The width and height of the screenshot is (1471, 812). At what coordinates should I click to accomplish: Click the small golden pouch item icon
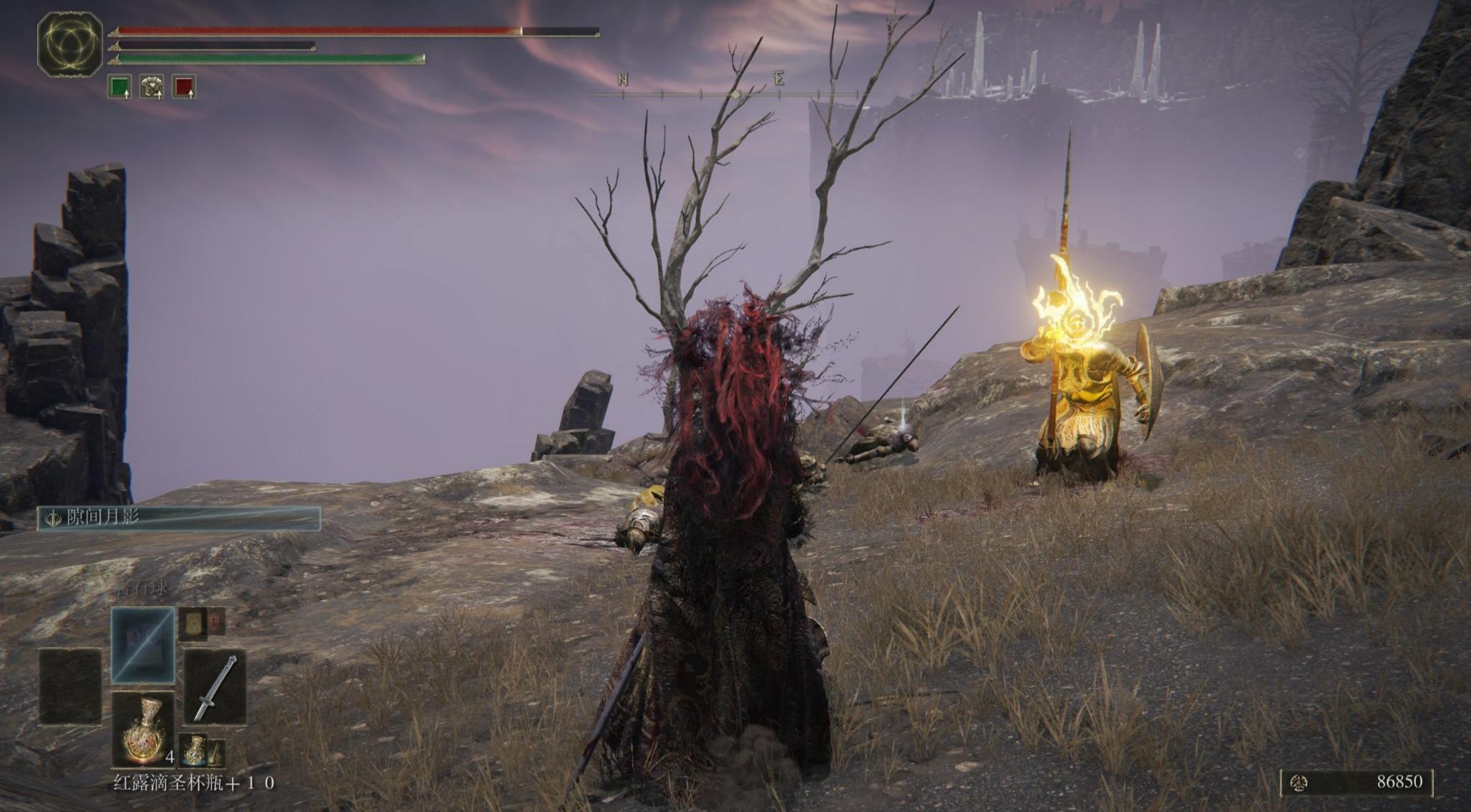pyautogui.click(x=193, y=623)
